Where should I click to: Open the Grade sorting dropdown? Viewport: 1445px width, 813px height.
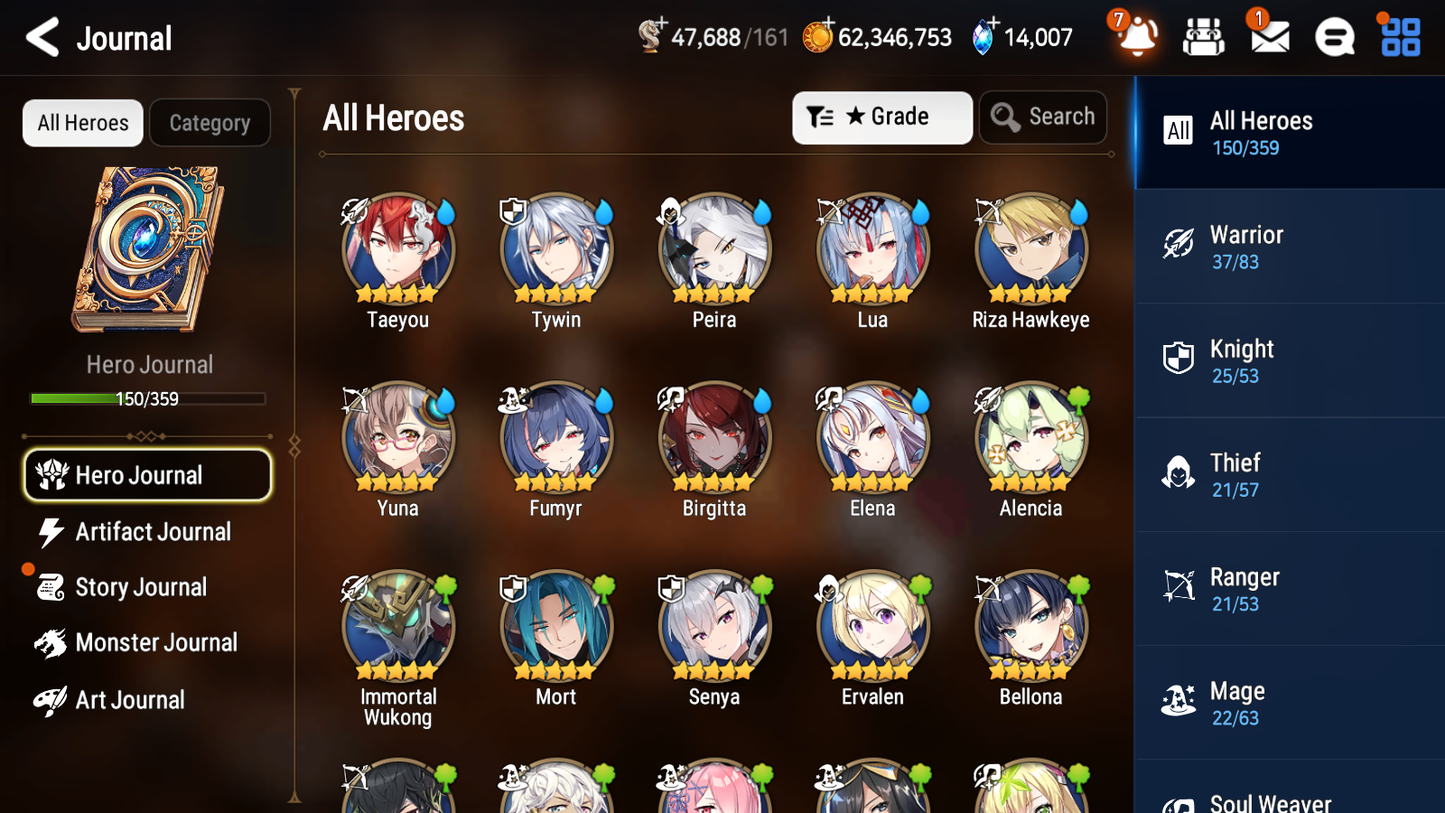(x=882, y=117)
